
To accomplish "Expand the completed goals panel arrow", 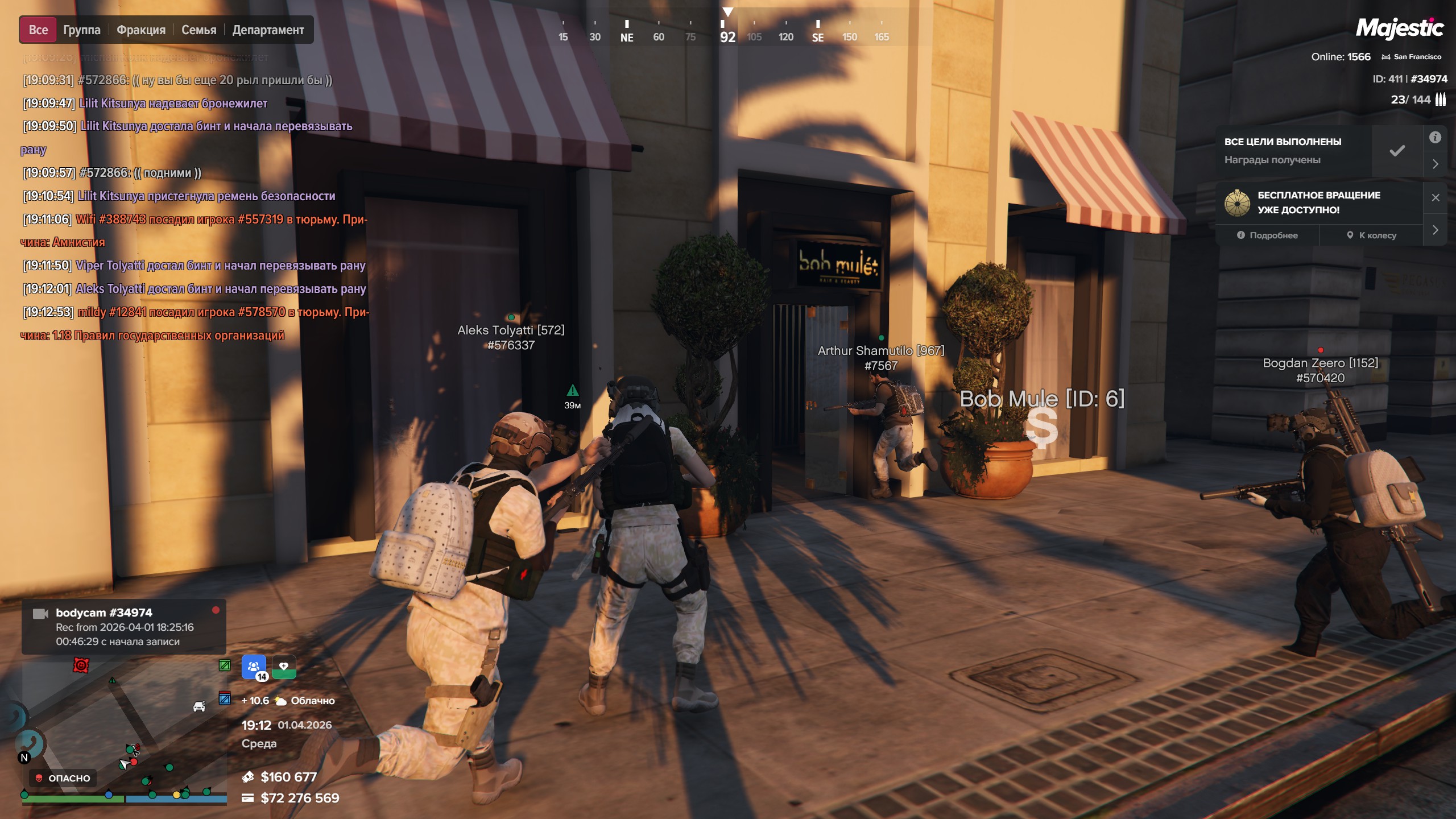I will point(1435,164).
